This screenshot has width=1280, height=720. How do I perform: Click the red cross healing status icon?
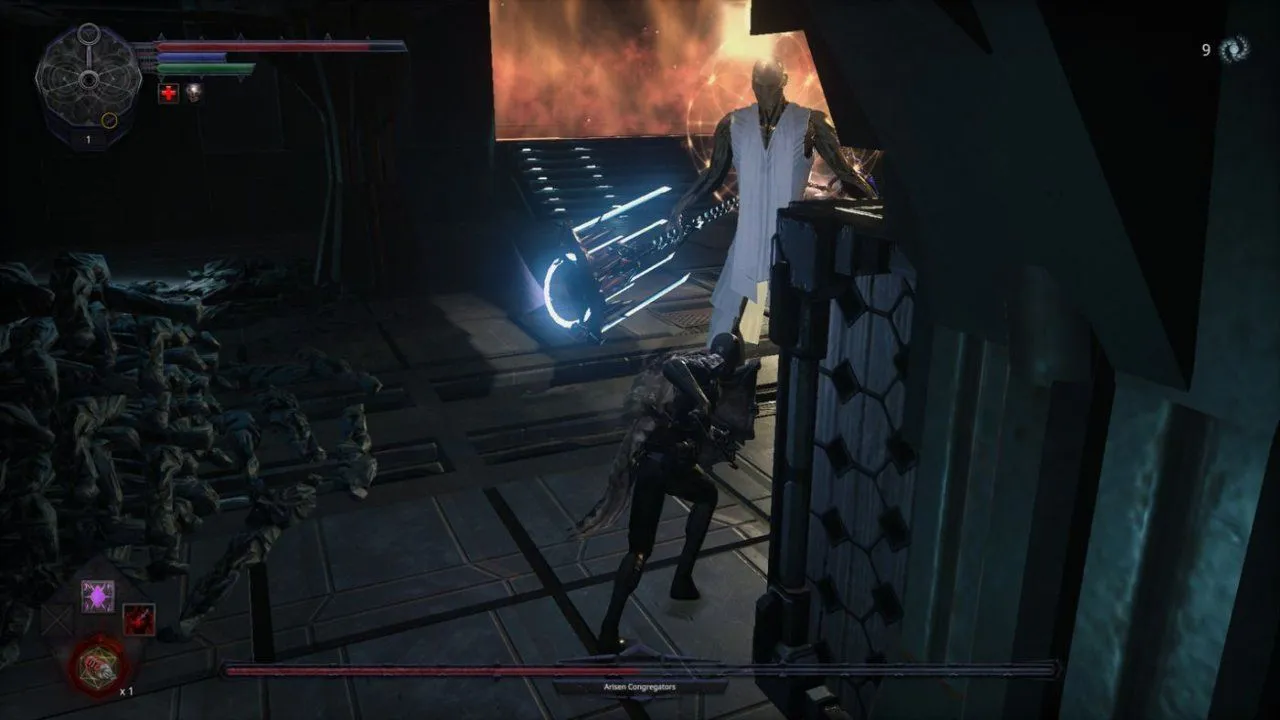point(169,93)
